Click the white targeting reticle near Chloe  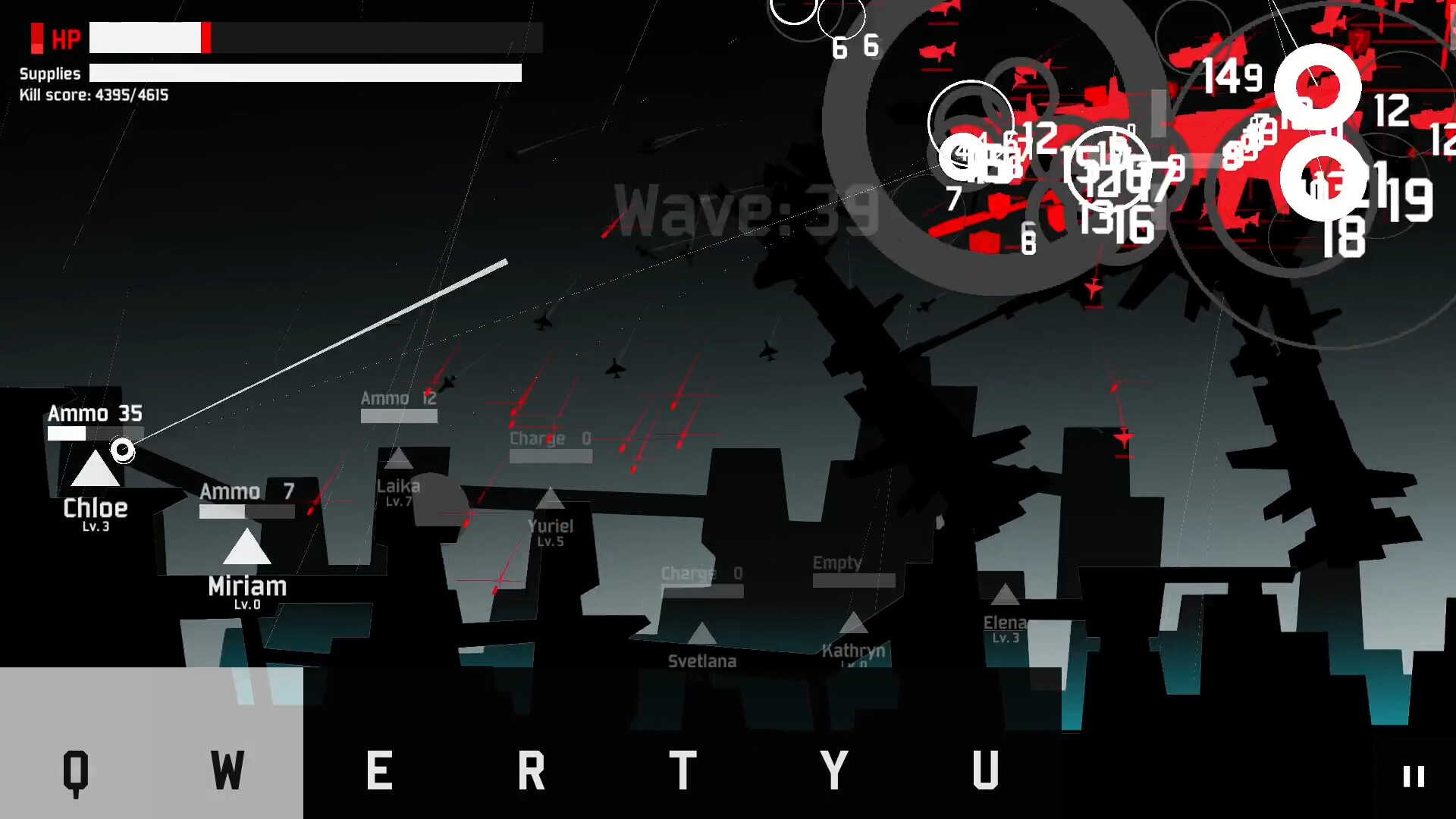(123, 450)
